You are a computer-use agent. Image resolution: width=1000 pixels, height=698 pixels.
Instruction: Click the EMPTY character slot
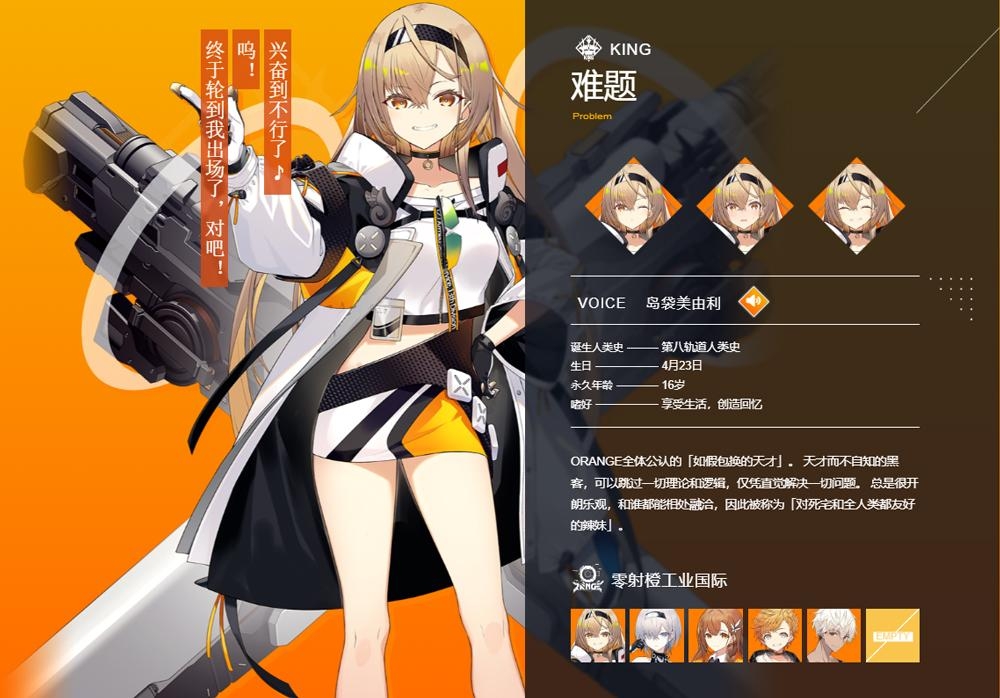point(892,635)
